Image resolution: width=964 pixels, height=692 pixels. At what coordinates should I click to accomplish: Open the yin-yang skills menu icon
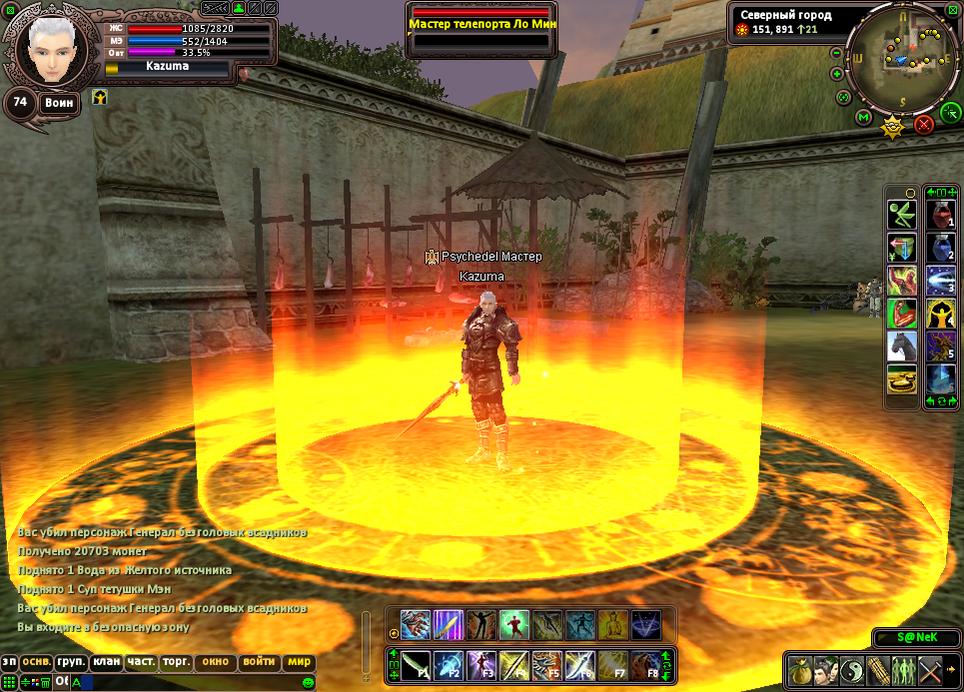(850, 669)
